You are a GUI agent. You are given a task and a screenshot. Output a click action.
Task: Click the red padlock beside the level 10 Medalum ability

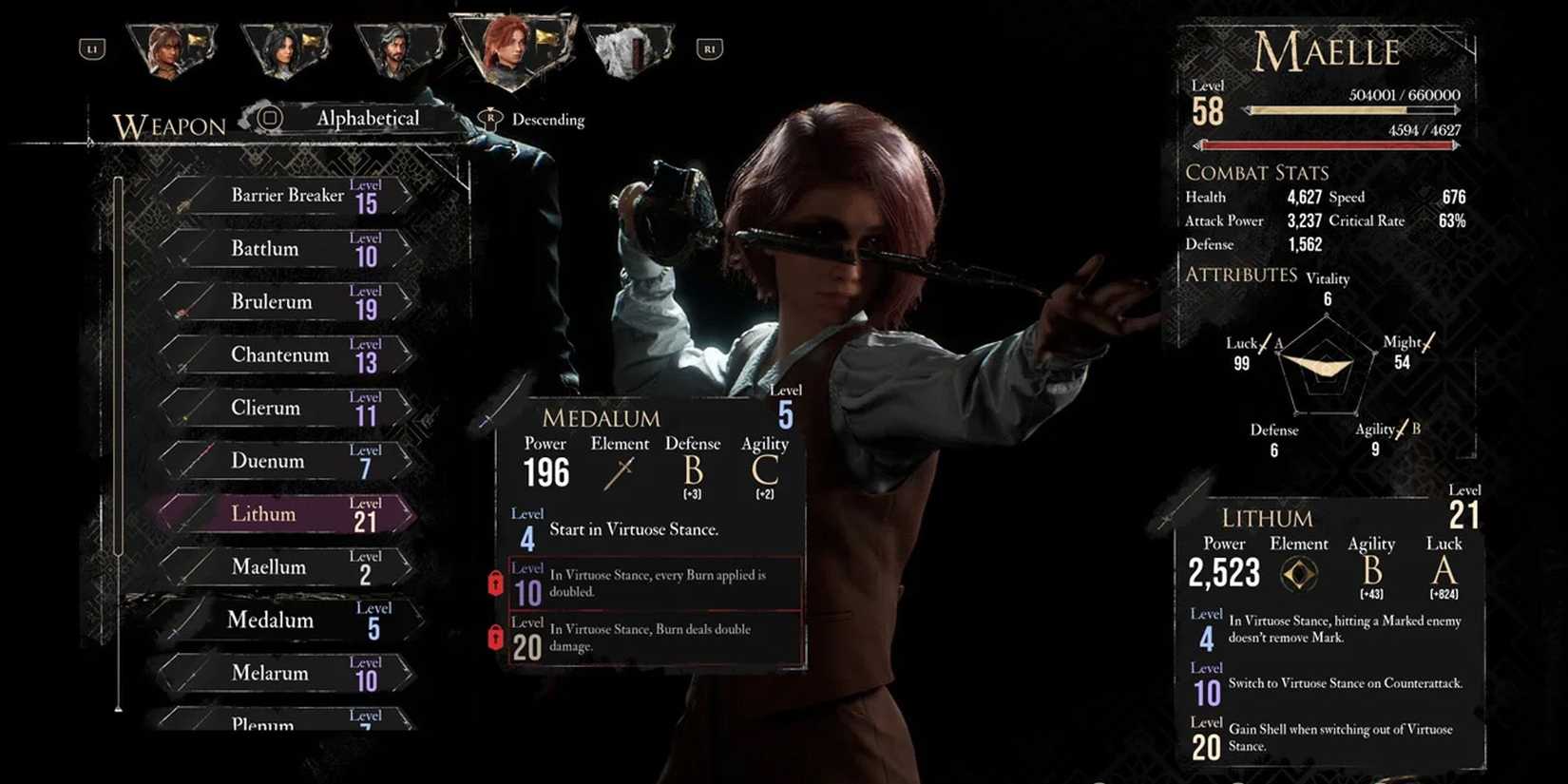495,583
